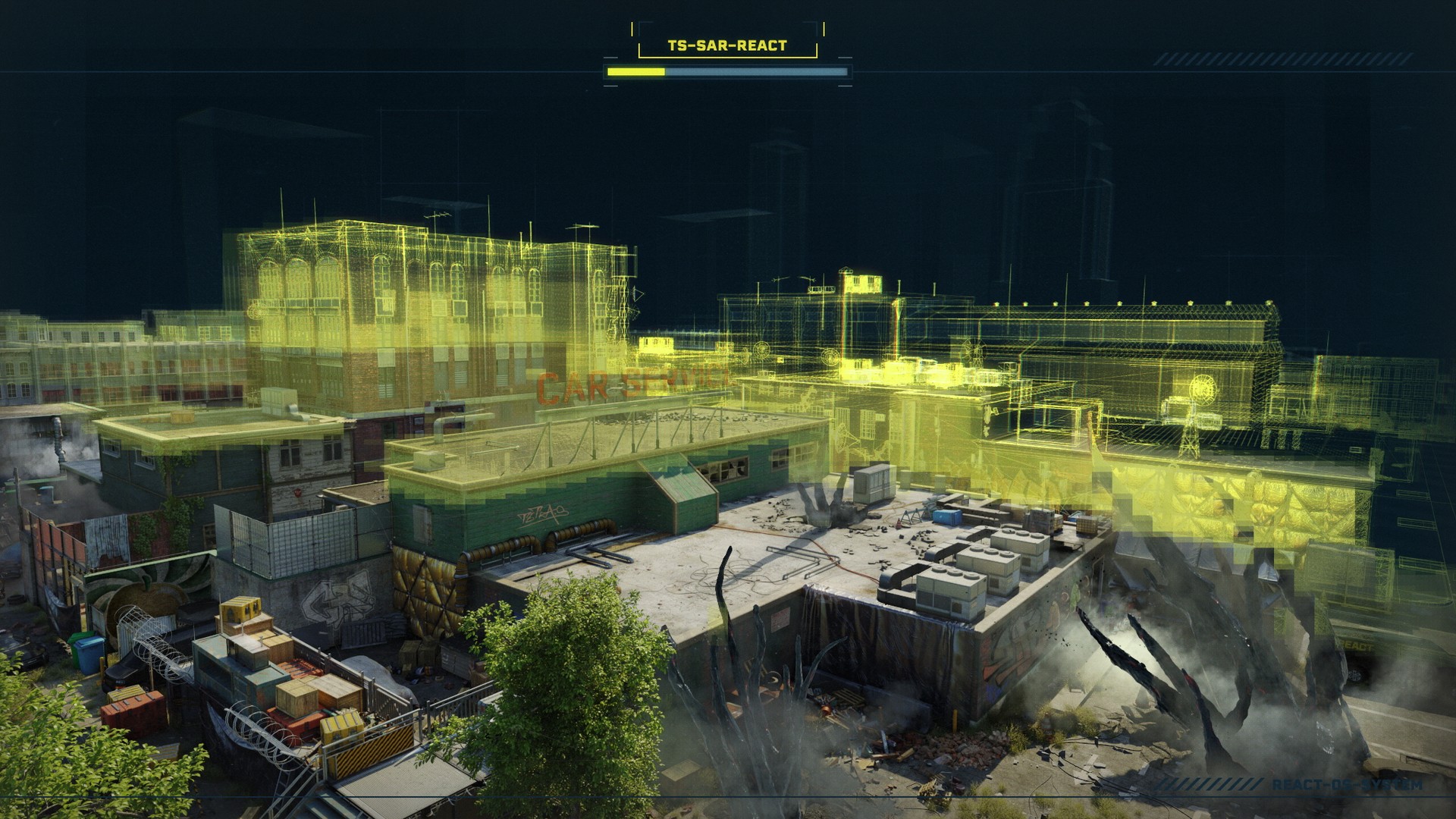Toggle the right bracket marker beside title
The height and width of the screenshot is (819, 1456).
click(823, 29)
